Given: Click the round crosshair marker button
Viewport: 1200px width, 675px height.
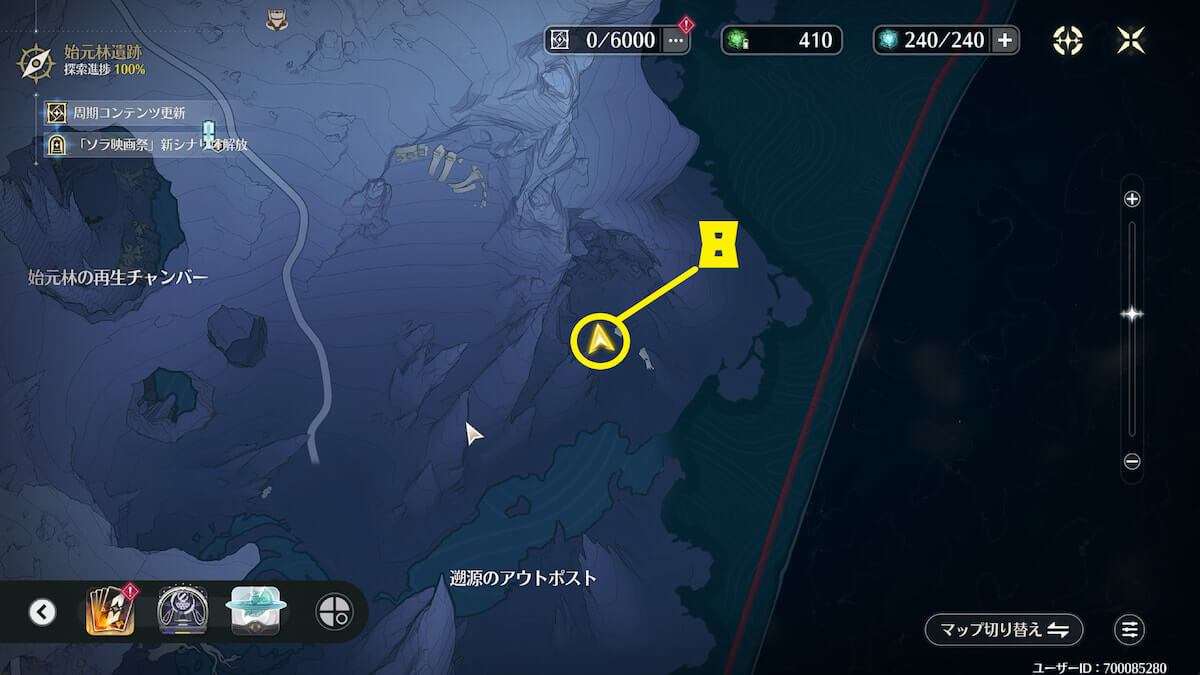Looking at the screenshot, I should [334, 611].
